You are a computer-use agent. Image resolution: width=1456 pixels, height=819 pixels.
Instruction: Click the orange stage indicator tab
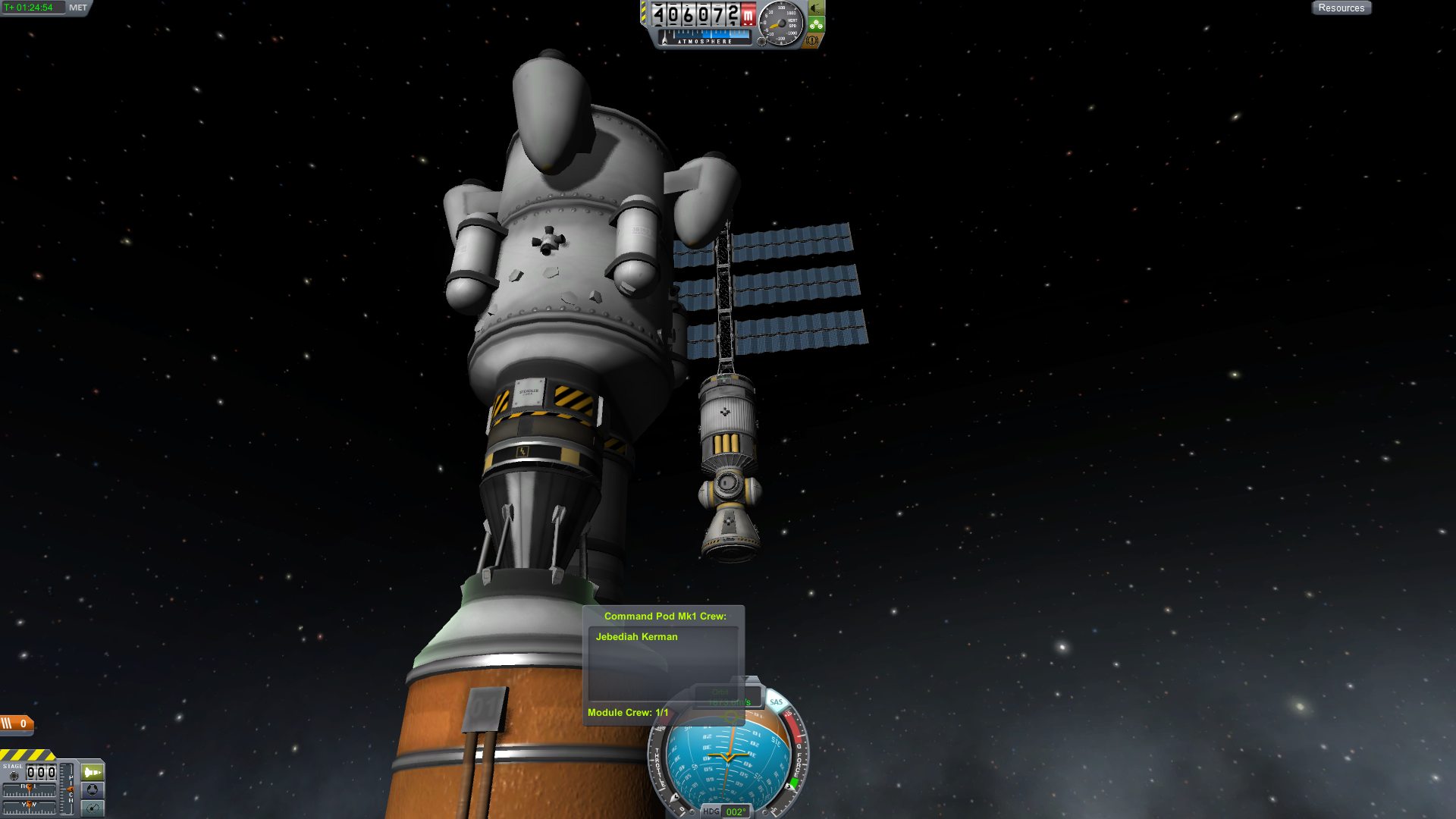(x=17, y=723)
